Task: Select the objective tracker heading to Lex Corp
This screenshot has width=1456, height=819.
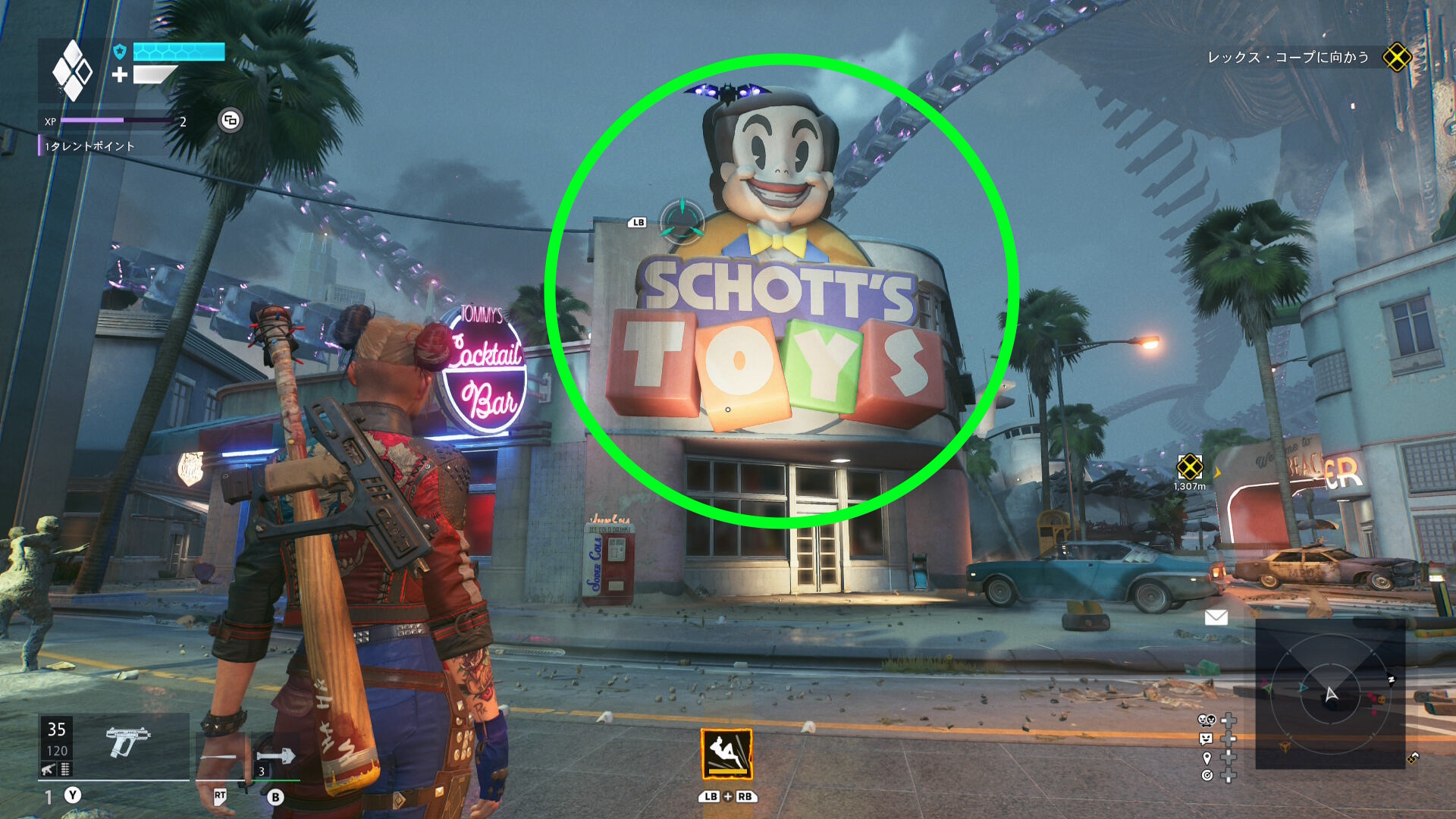Action: pos(1288,57)
